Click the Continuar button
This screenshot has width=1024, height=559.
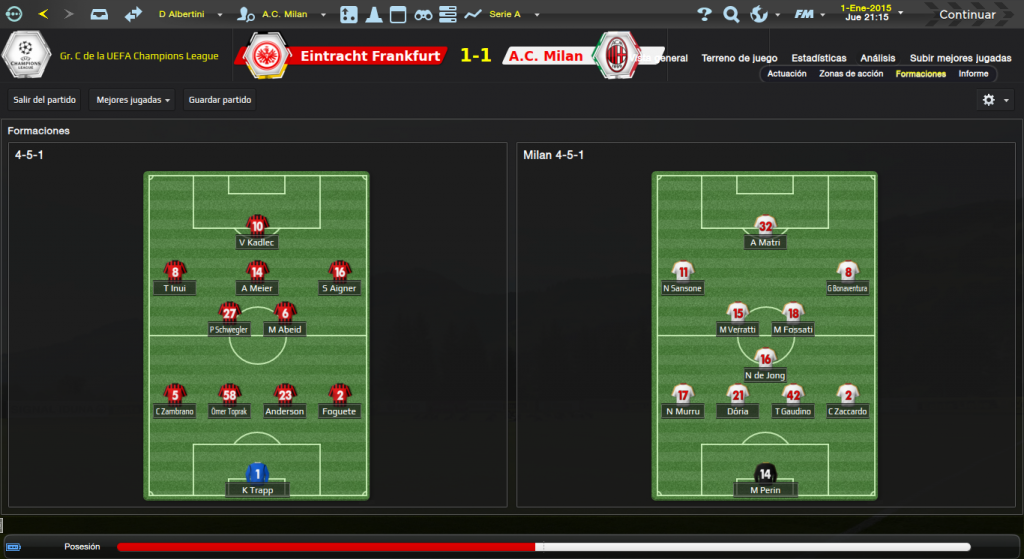point(966,15)
